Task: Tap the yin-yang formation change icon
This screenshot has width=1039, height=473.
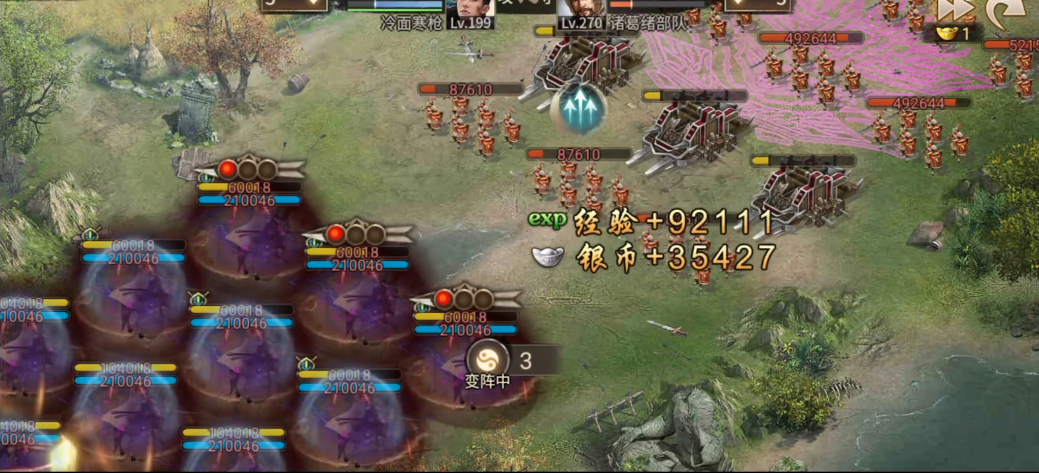Action: 488,360
